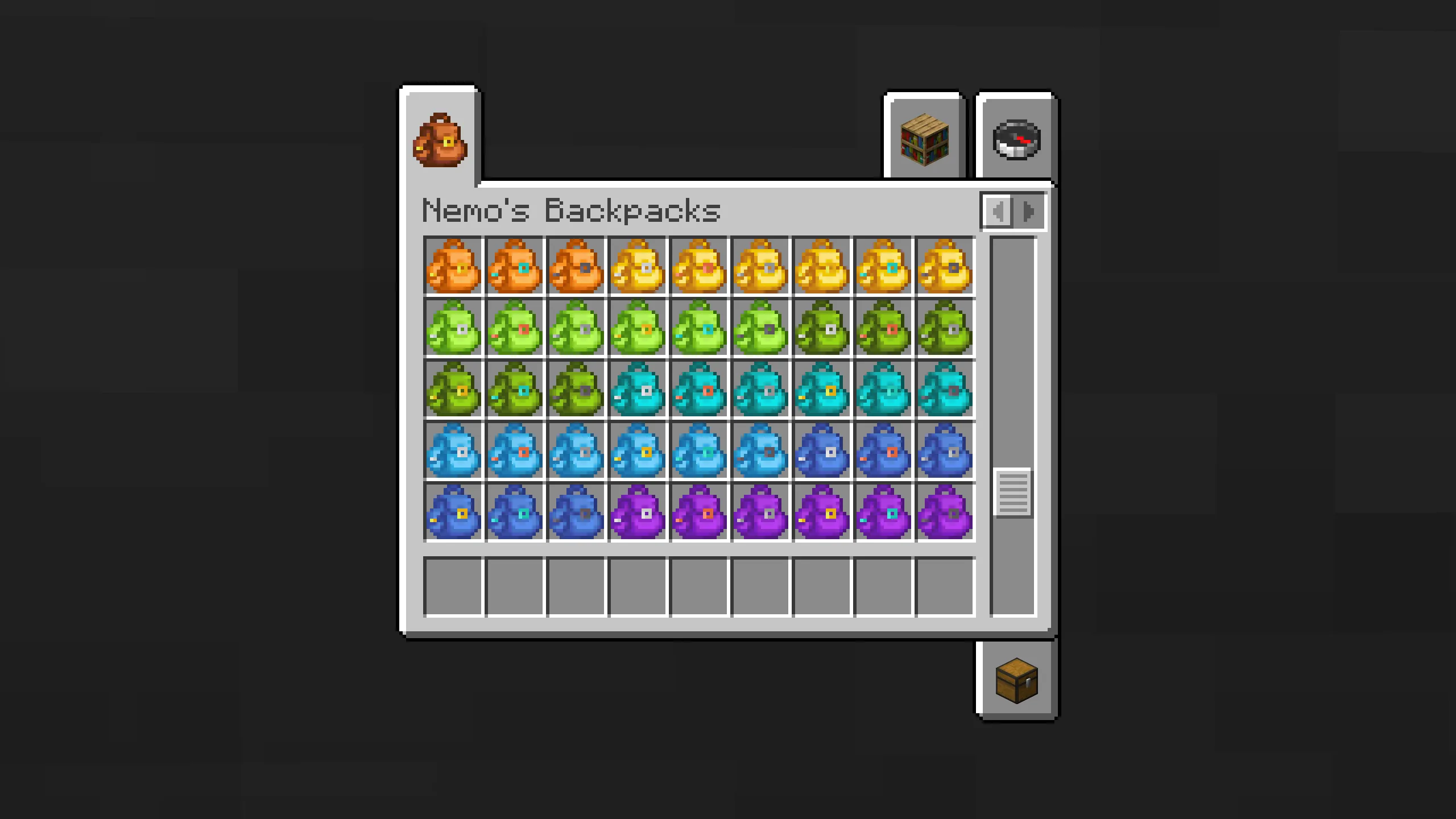This screenshot has width=1456, height=819.
Task: Click the left page navigation arrow
Action: click(x=997, y=212)
